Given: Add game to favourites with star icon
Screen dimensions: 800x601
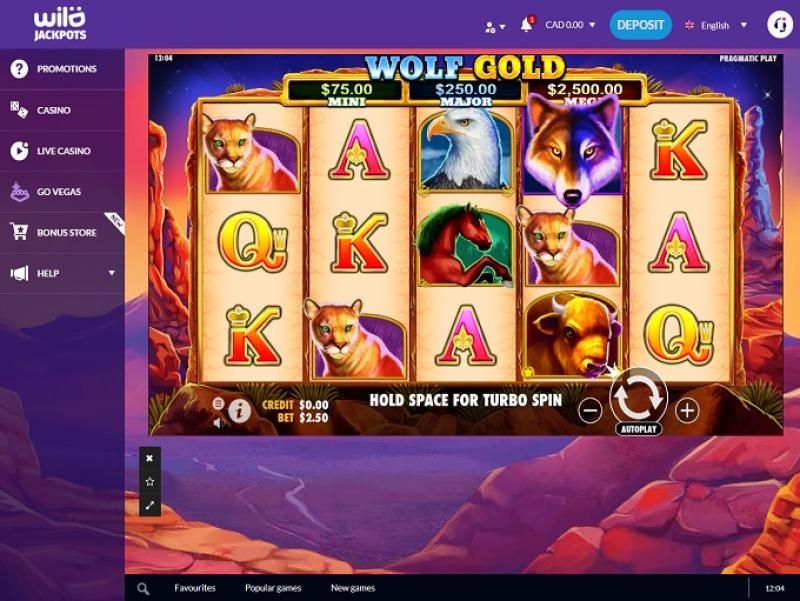Looking at the screenshot, I should [150, 482].
